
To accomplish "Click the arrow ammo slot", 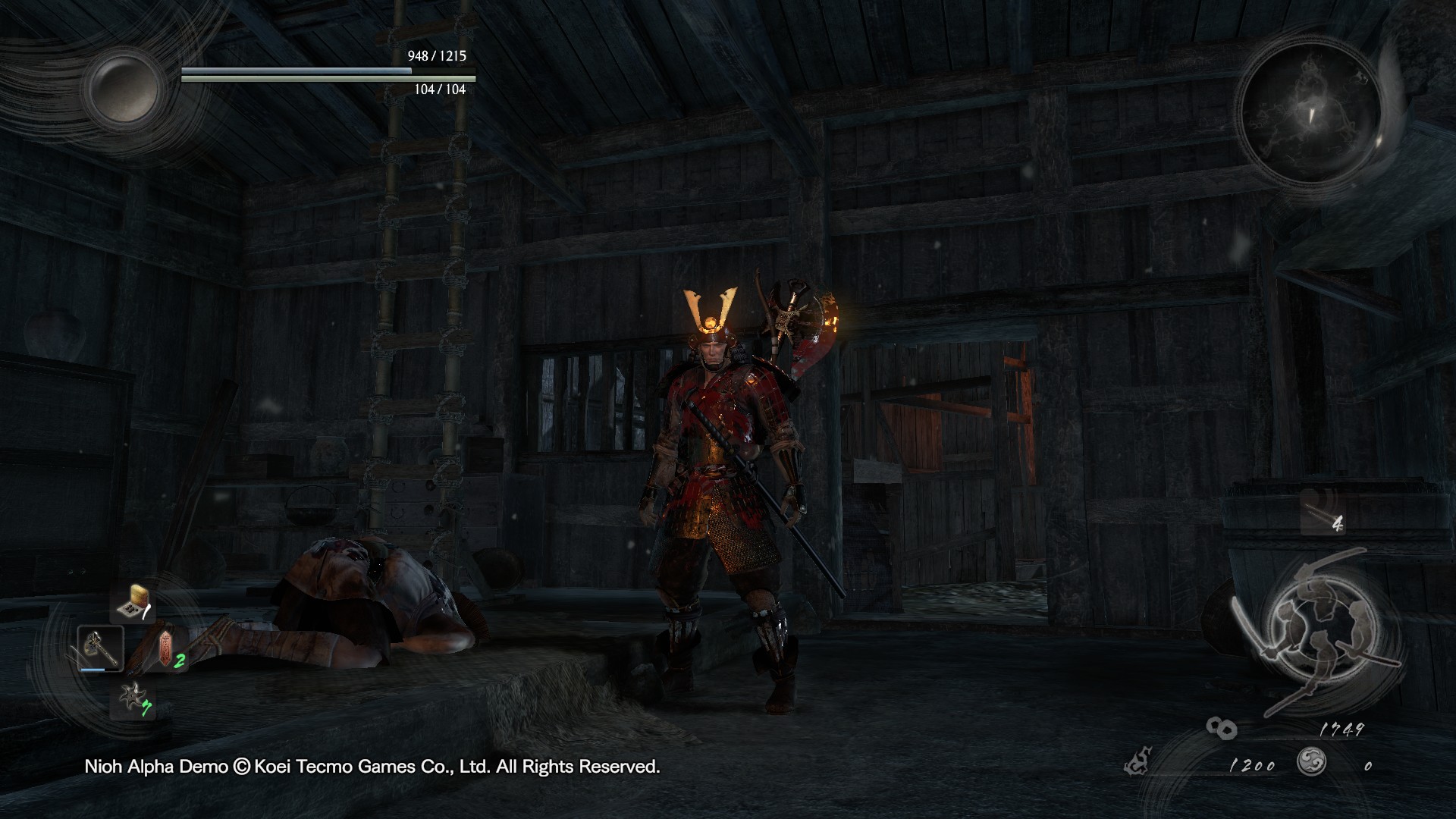I will point(1324,512).
